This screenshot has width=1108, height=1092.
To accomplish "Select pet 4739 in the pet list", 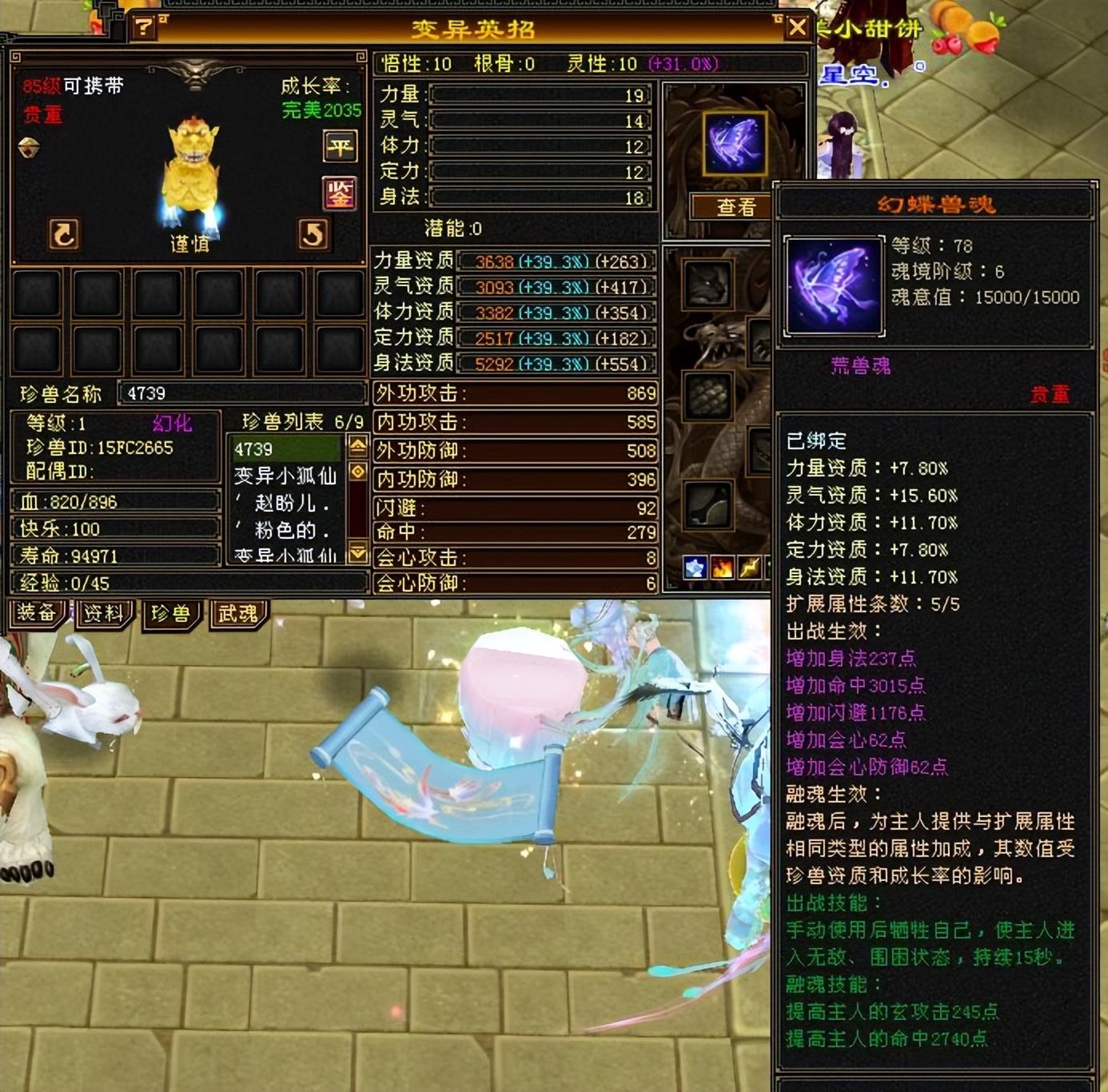I will click(x=283, y=449).
